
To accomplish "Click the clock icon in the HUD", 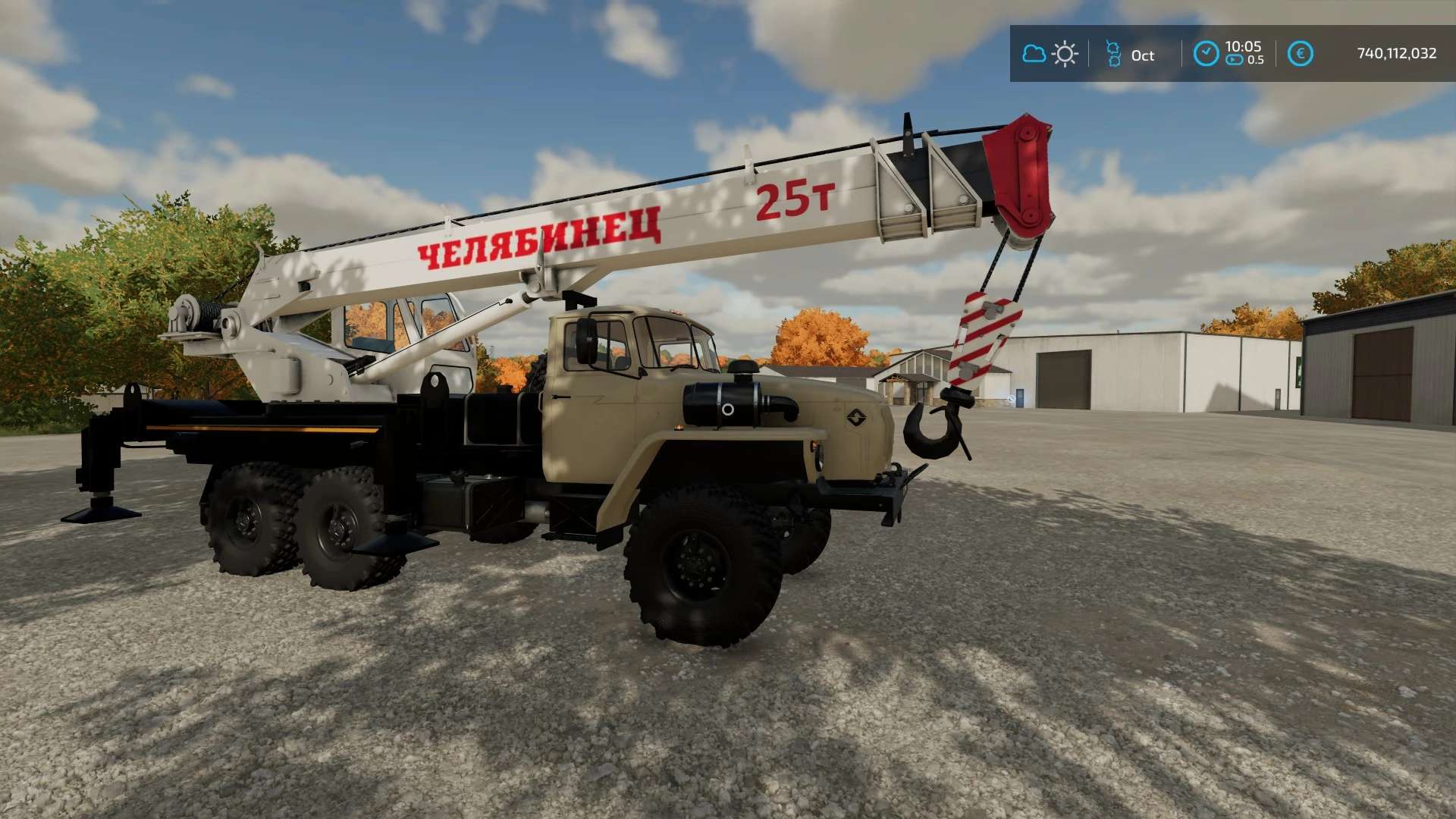I will pyautogui.click(x=1206, y=54).
